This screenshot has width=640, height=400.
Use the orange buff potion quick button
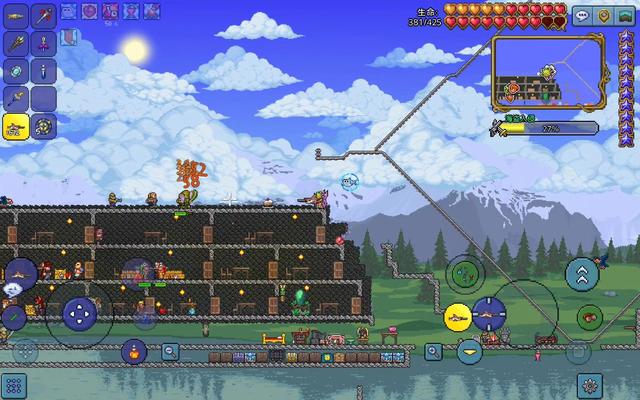point(133,351)
